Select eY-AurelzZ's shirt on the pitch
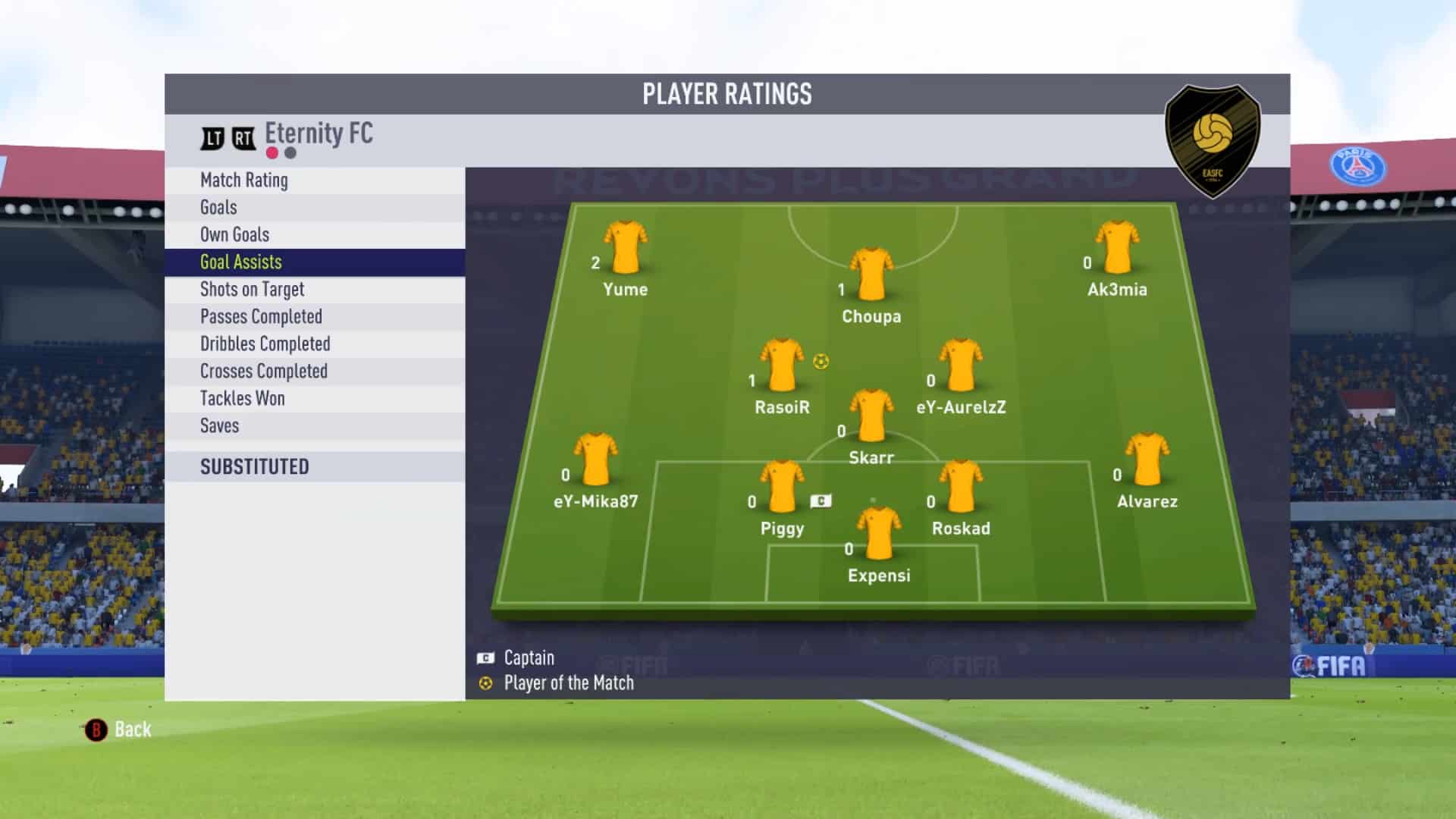1456x819 pixels. pos(961,365)
